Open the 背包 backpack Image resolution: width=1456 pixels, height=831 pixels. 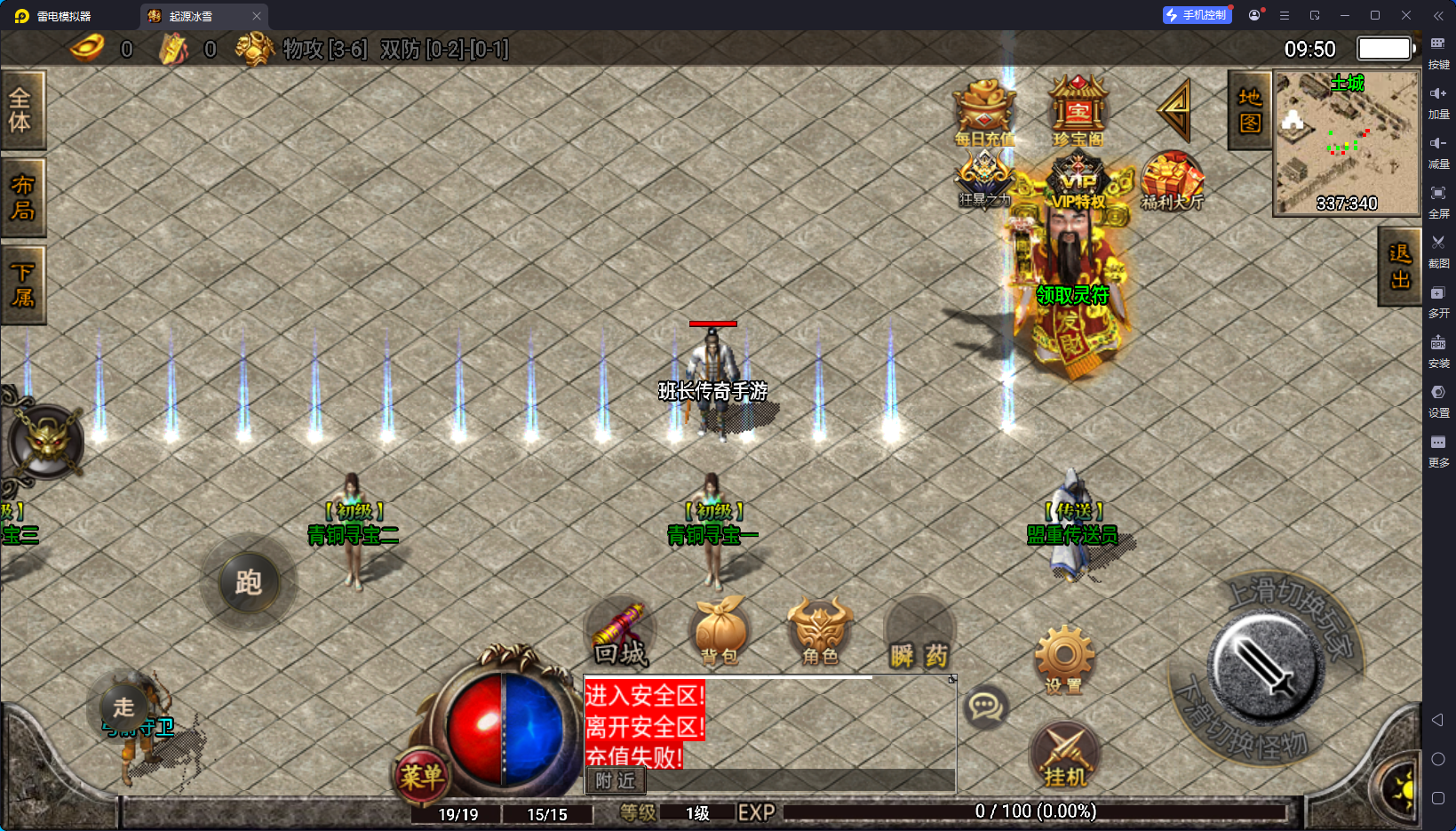720,633
